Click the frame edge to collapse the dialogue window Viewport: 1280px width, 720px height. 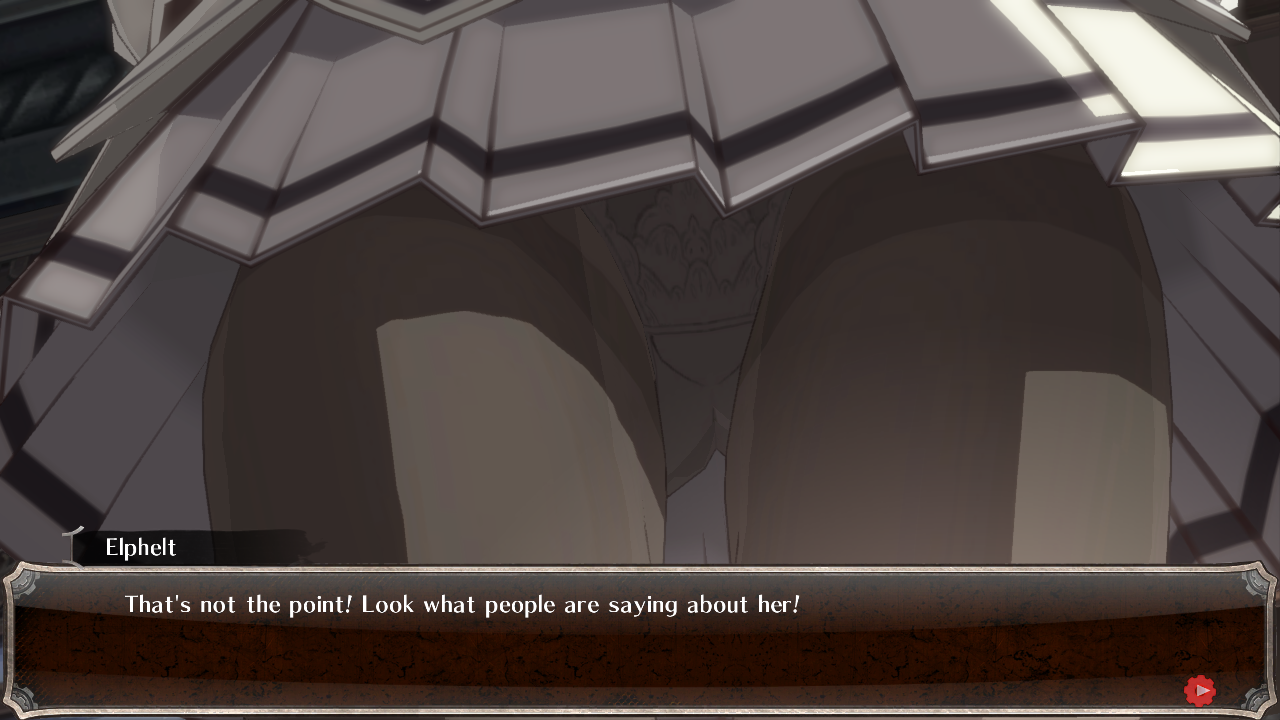(x=640, y=570)
